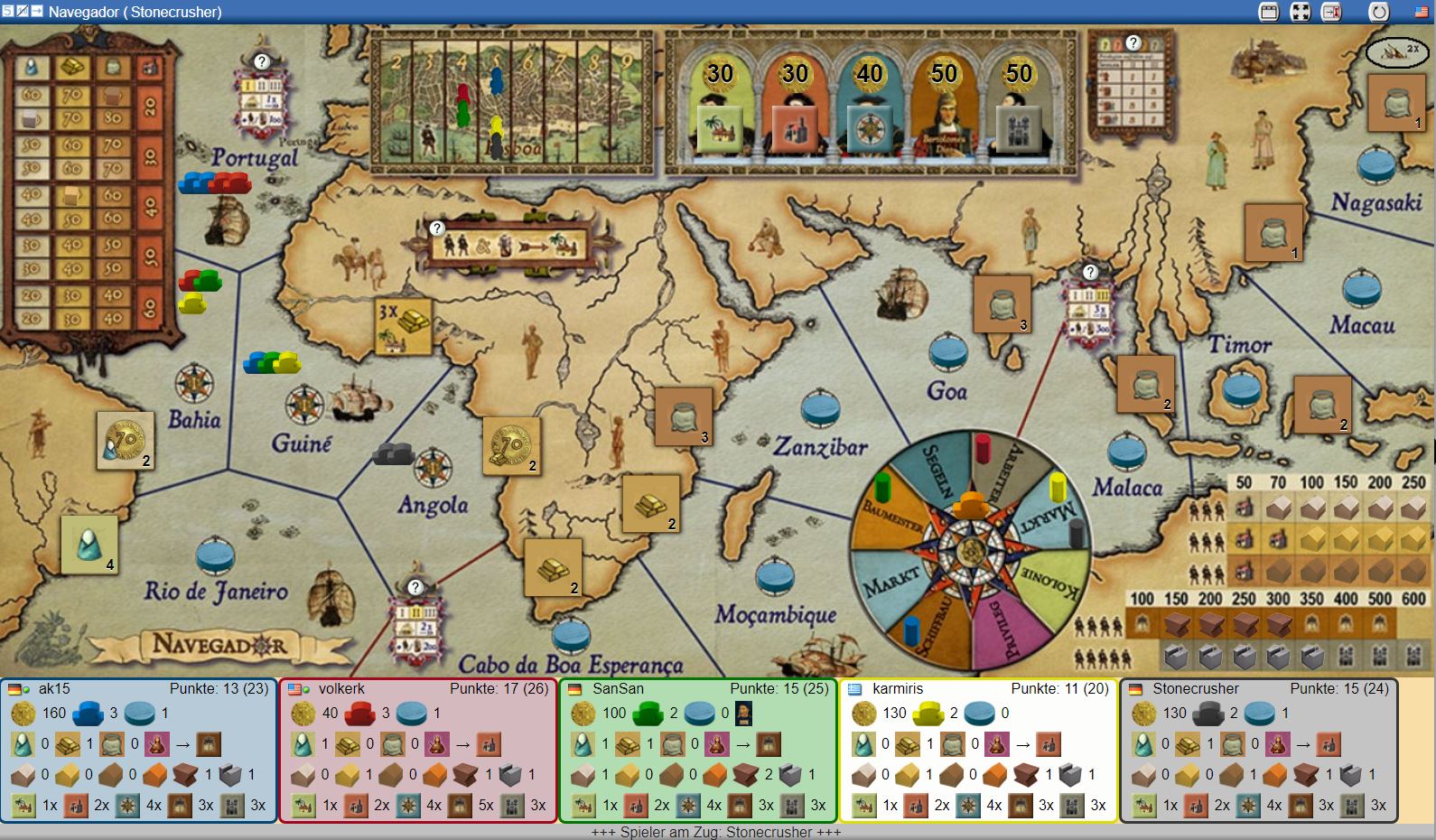1436x840 pixels.
Task: Click the 3x gold mine tile in West Africa
Action: click(x=405, y=322)
